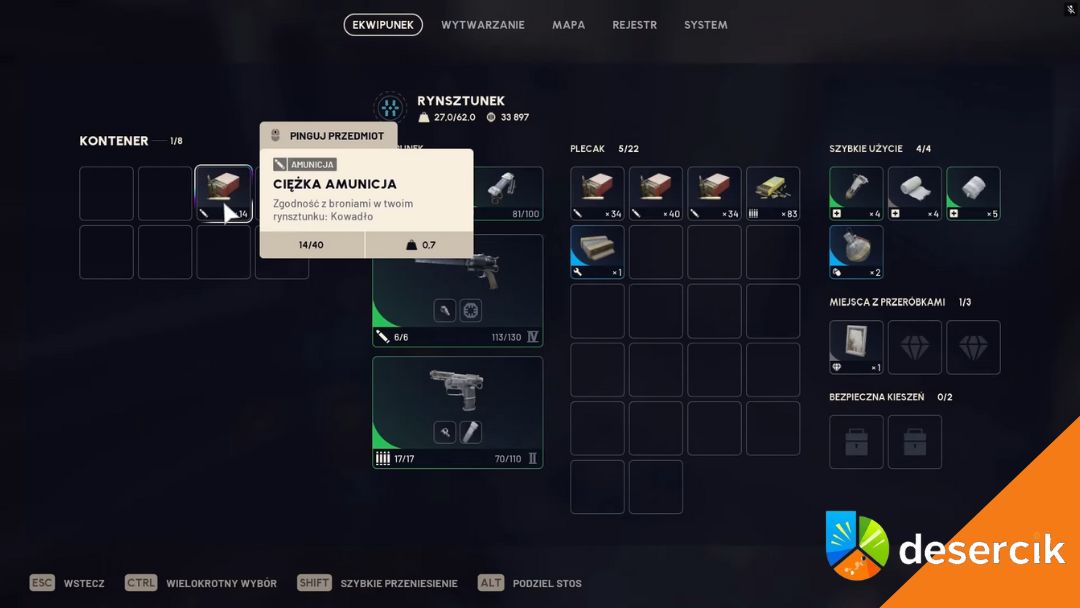This screenshot has width=1080, height=608.
Task: Select the Ekwipunek tab
Action: pos(383,25)
